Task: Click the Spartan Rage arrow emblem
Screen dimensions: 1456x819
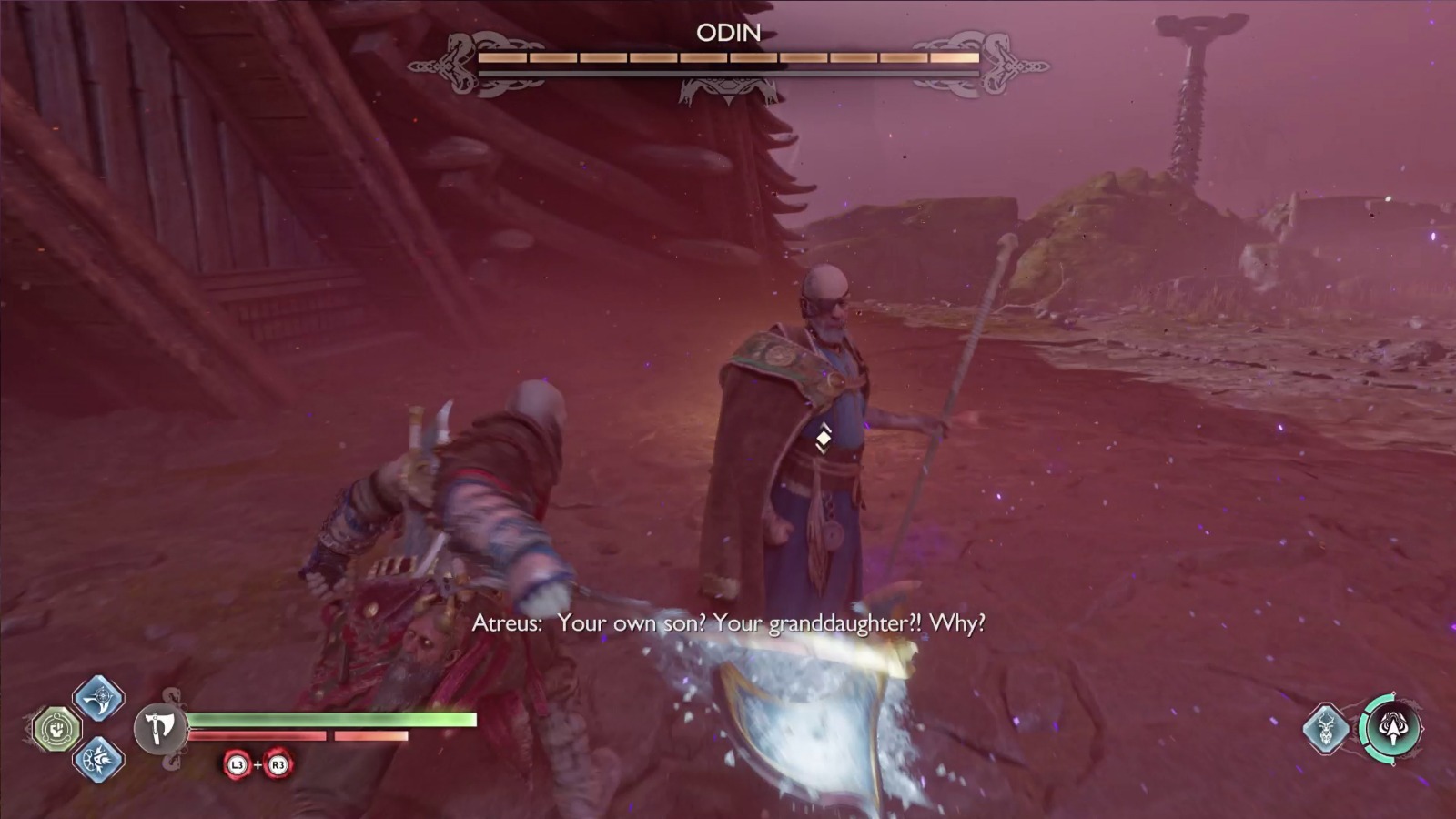Action: (1394, 728)
